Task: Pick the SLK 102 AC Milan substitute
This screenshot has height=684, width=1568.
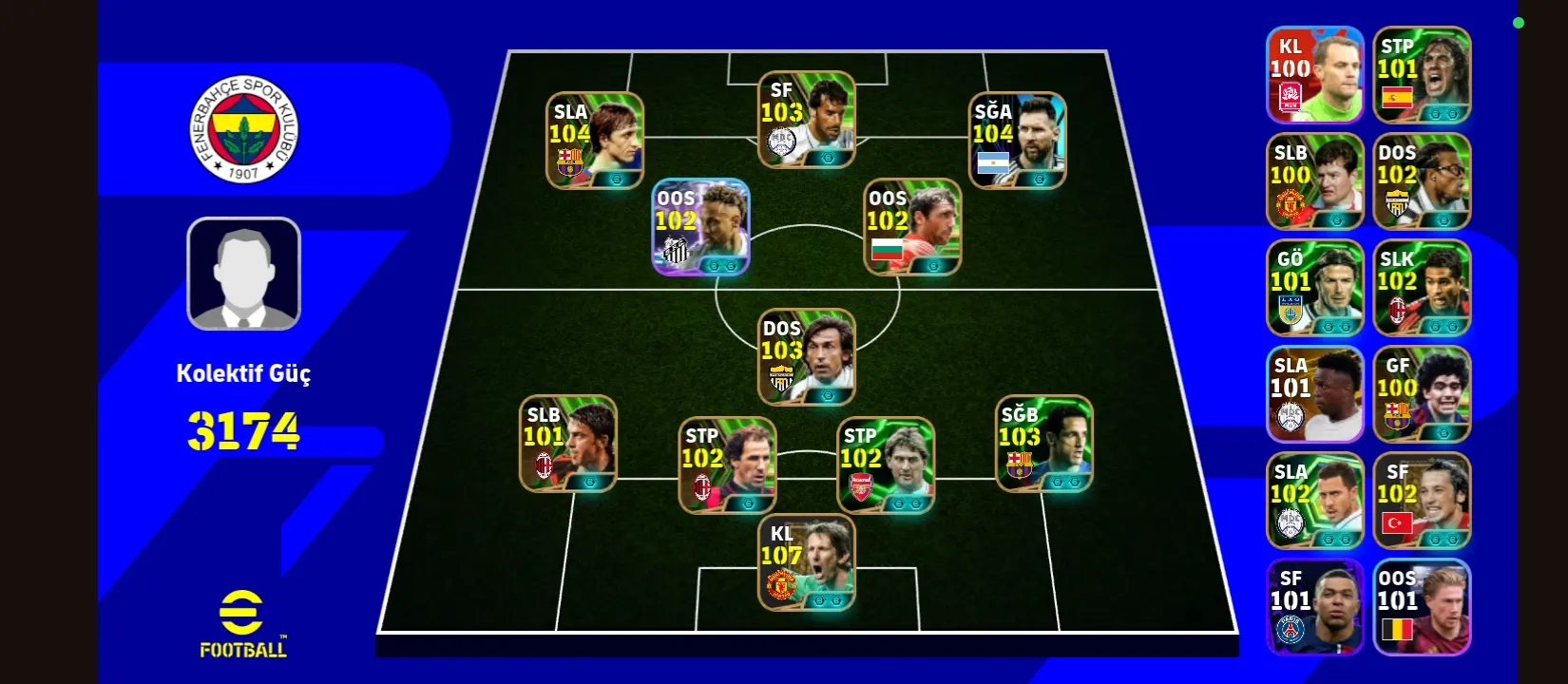Action: click(x=1422, y=288)
